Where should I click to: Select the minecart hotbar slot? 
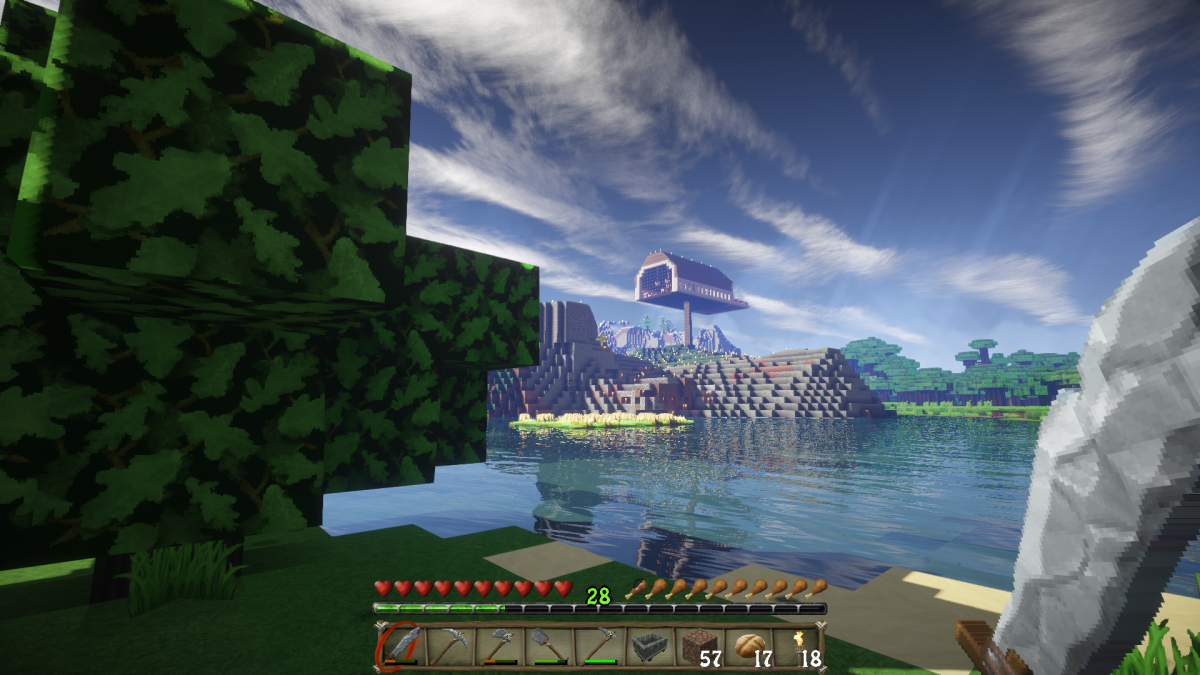coord(647,645)
